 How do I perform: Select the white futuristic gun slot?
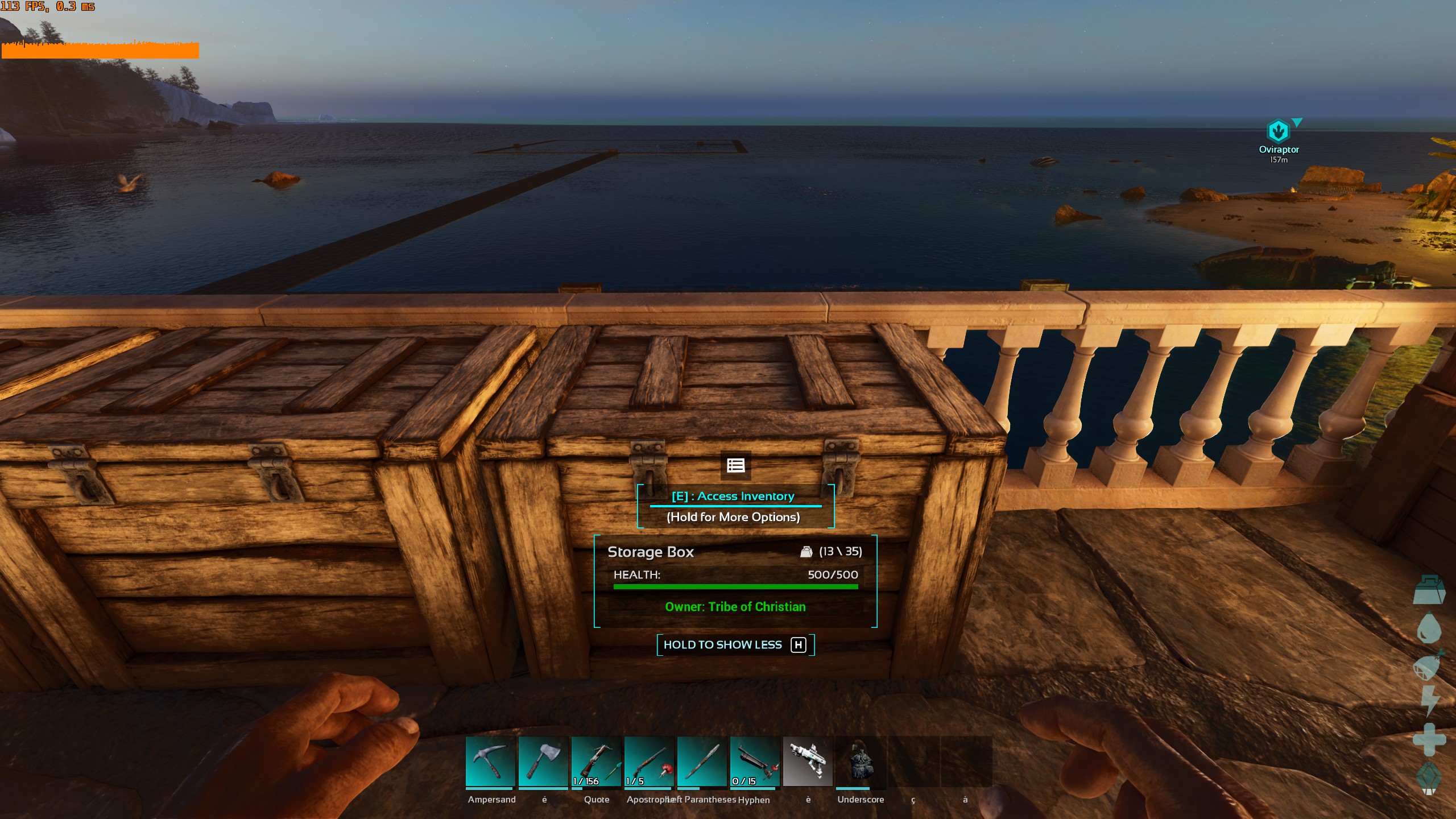[x=808, y=762]
